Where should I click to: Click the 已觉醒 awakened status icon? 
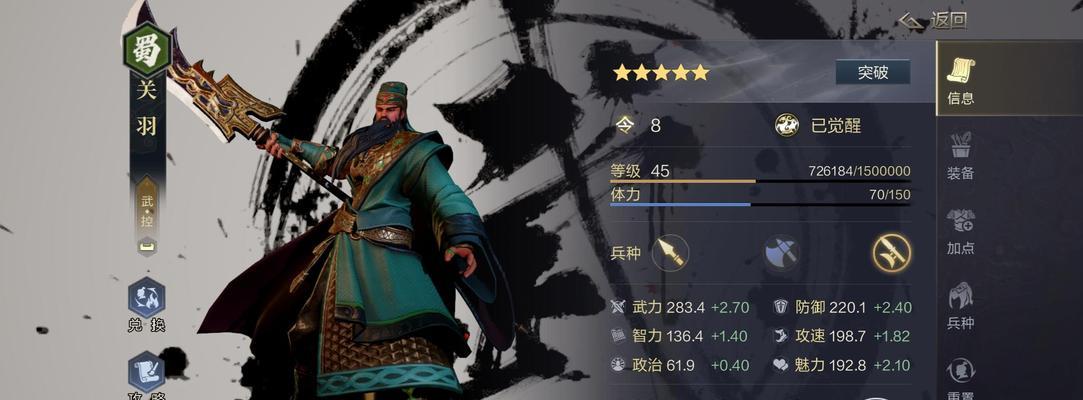coord(787,125)
